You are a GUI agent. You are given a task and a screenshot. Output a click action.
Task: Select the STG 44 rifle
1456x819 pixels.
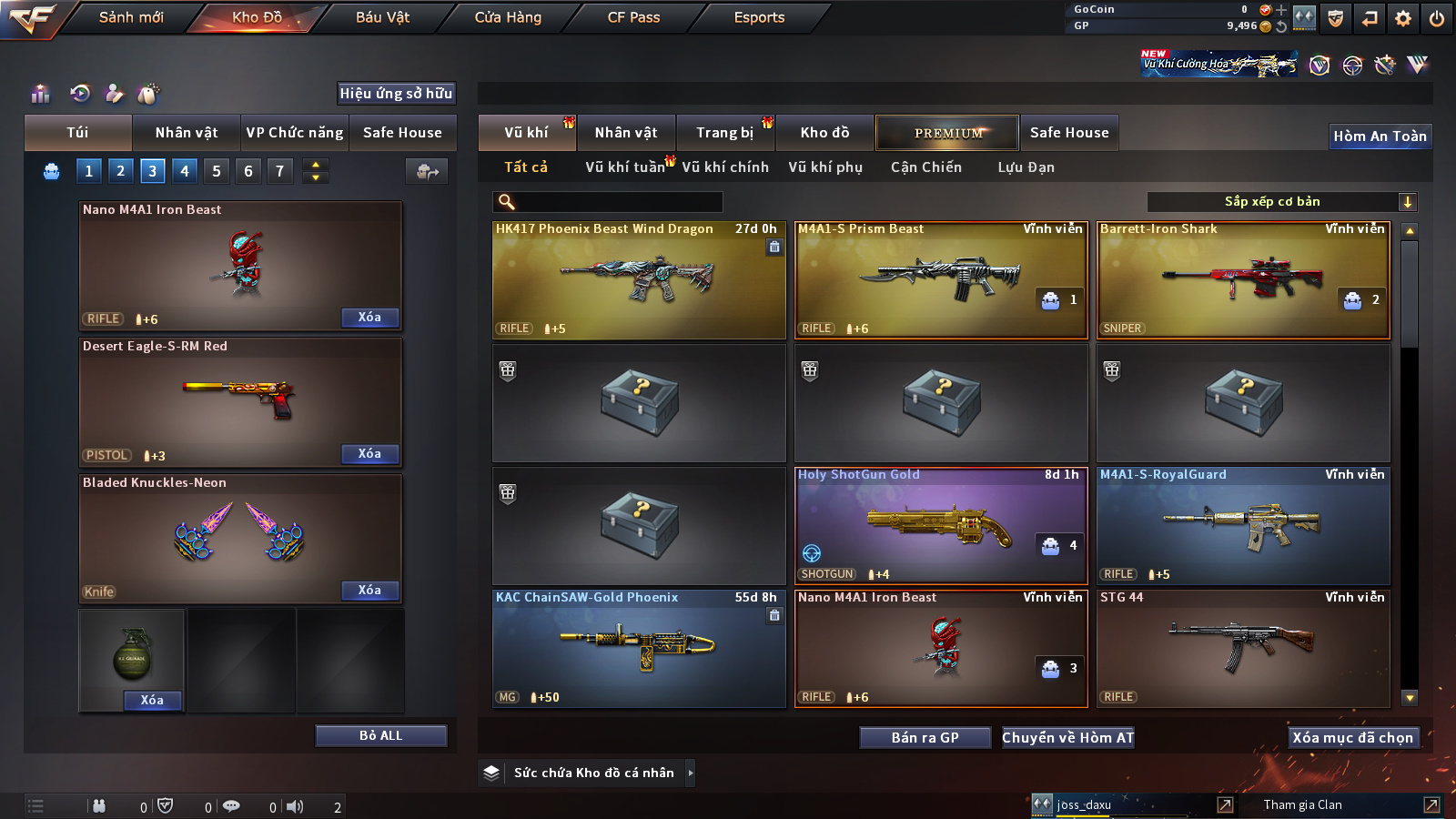point(1243,649)
